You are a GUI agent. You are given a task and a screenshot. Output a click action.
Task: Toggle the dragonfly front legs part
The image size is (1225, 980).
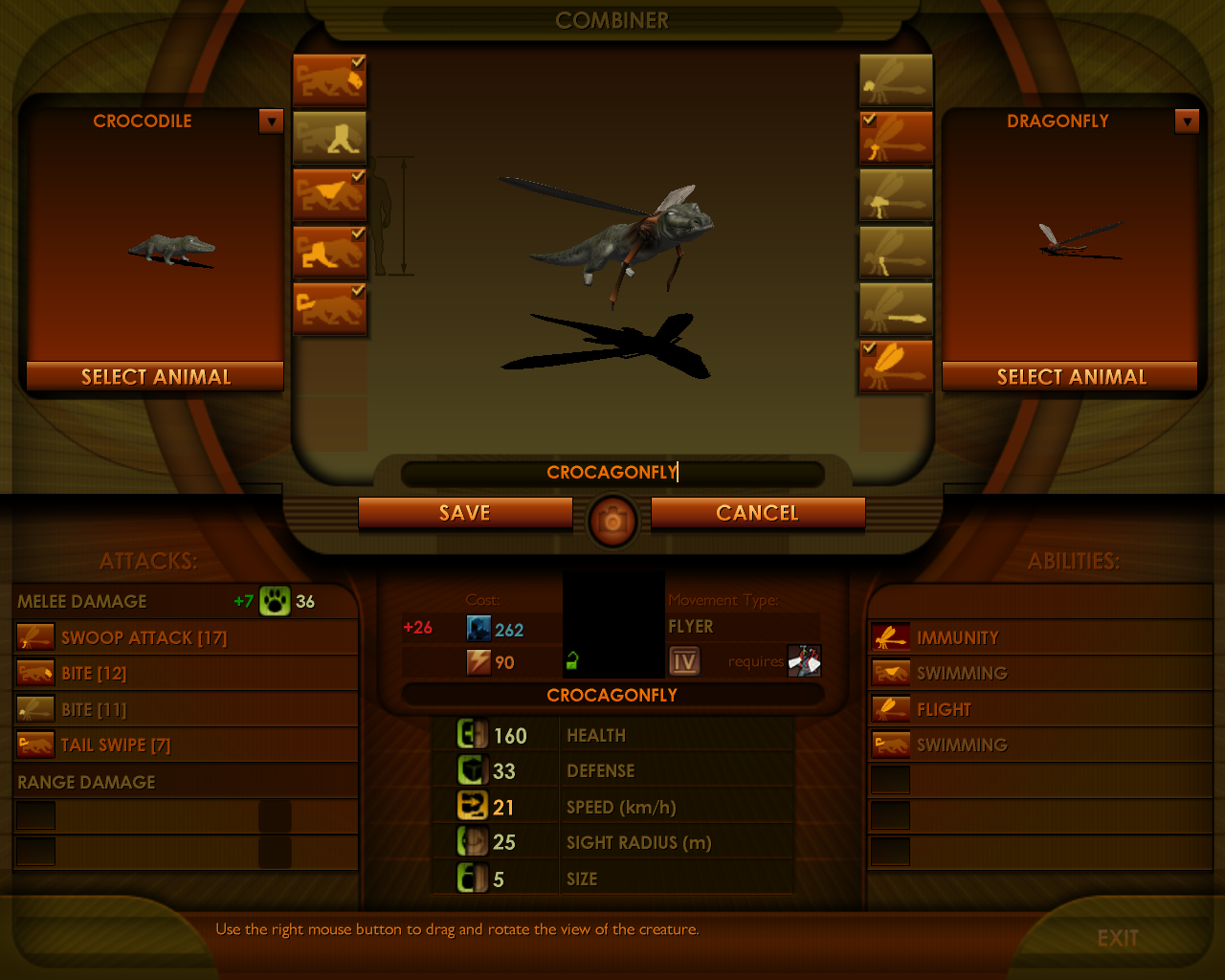pyautogui.click(x=896, y=137)
